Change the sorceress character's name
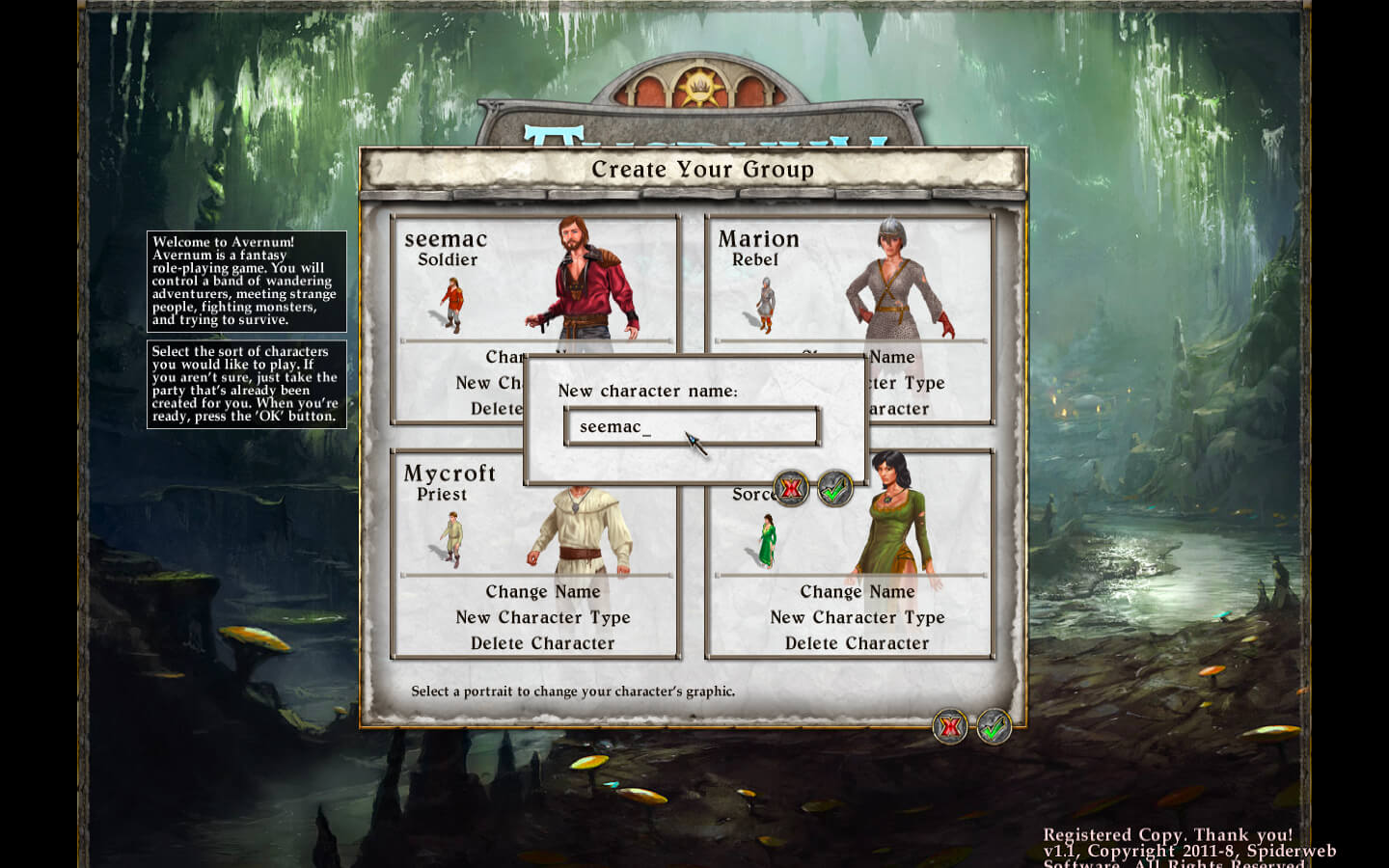 857,591
